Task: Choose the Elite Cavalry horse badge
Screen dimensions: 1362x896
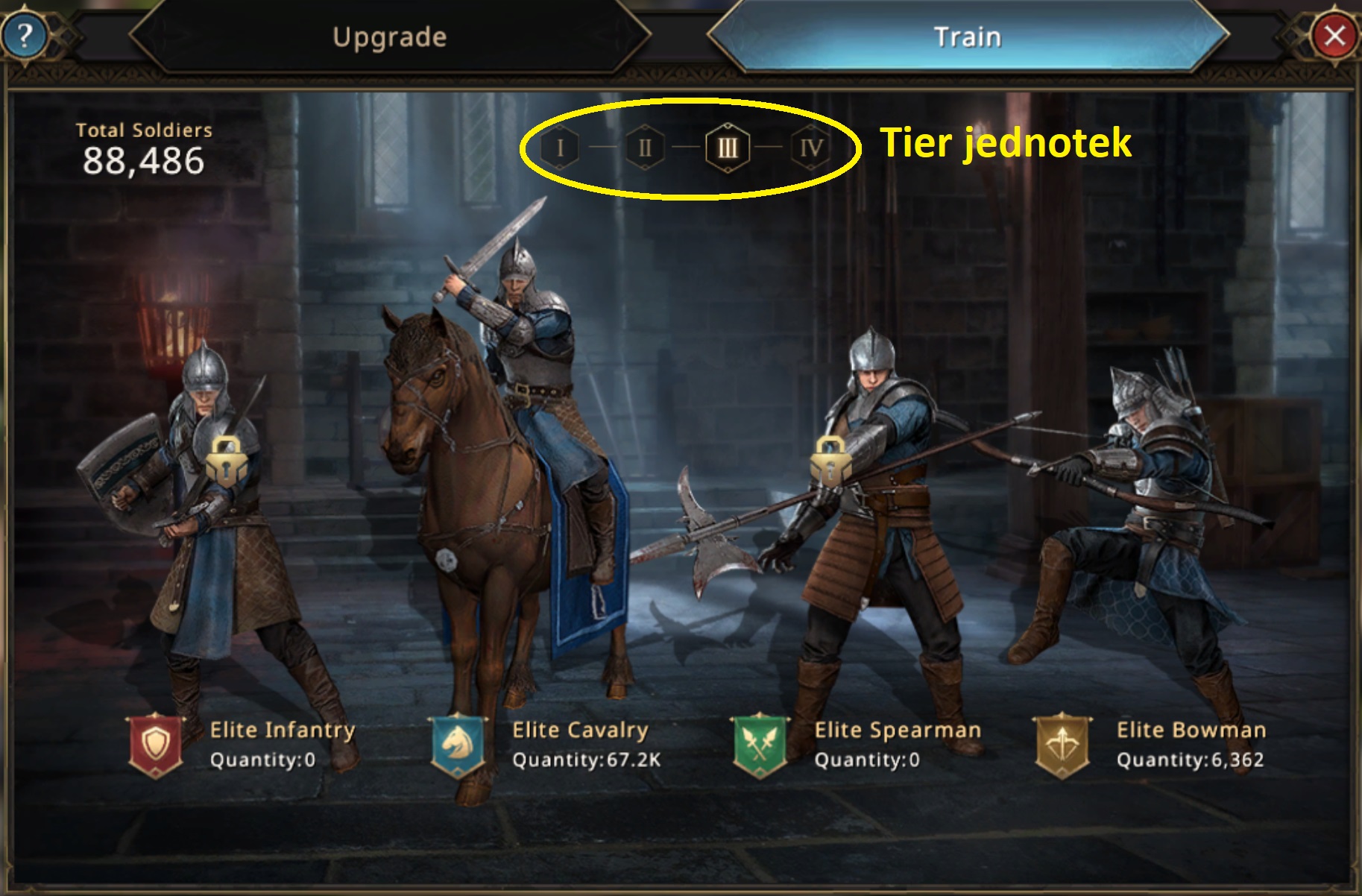Action: click(458, 745)
